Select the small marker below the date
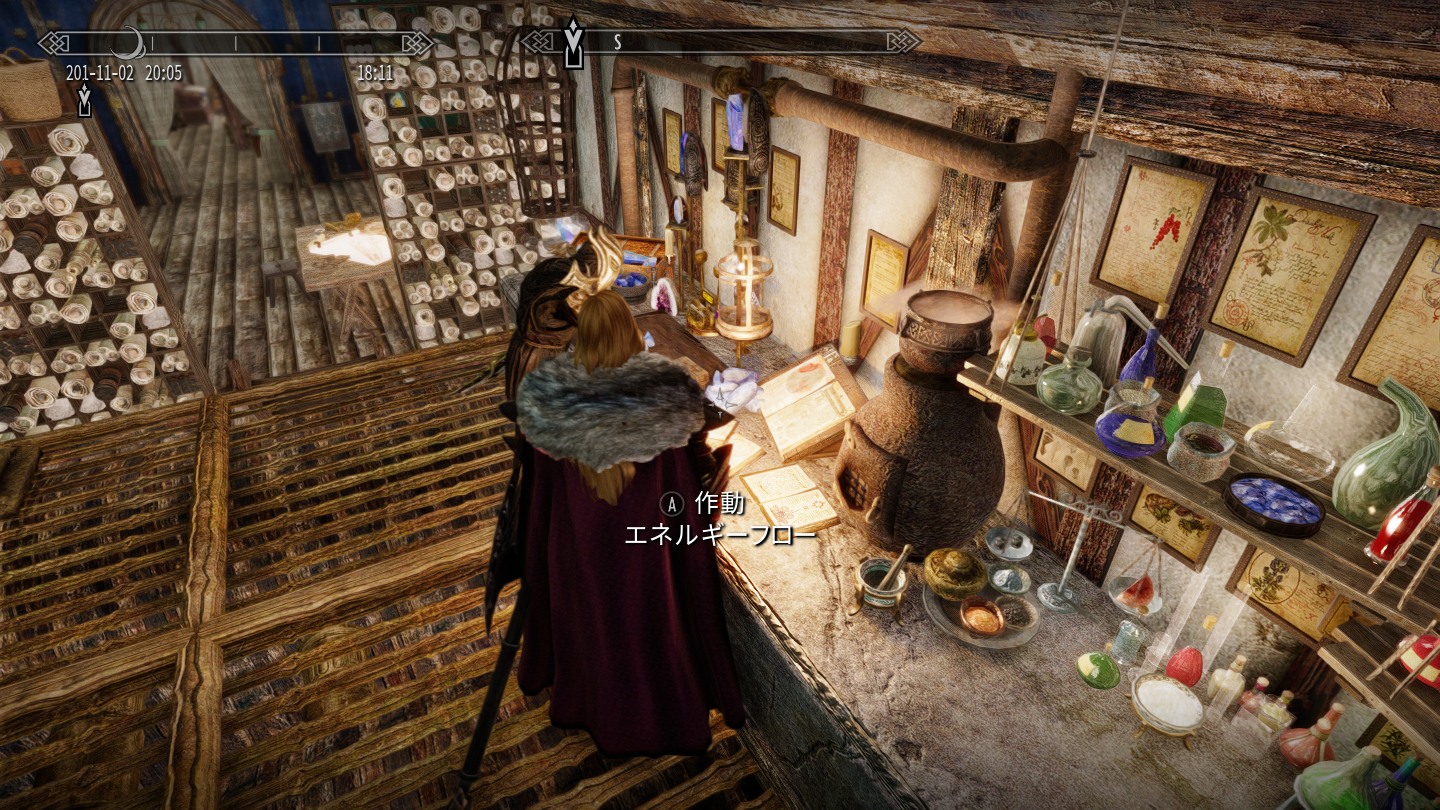 coord(84,99)
